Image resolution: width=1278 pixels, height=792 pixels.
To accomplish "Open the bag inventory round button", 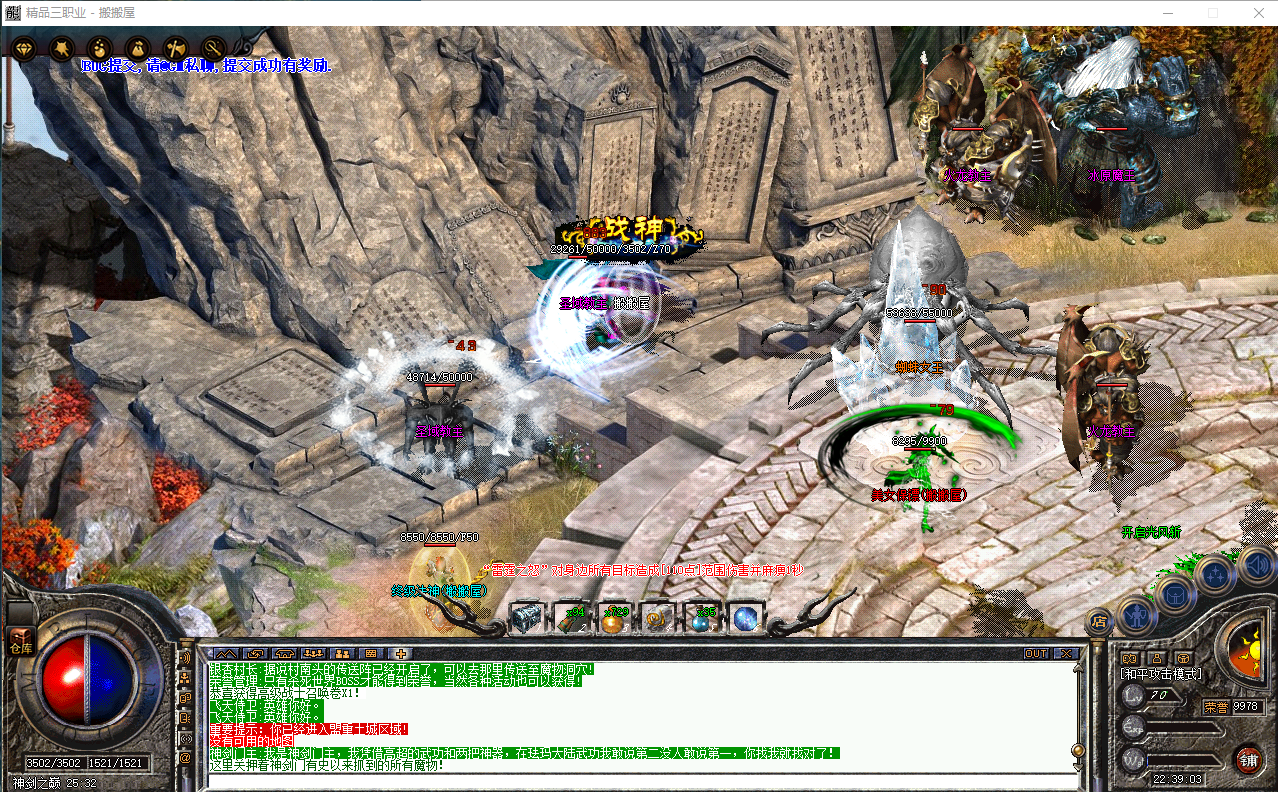I will pyautogui.click(x=1176, y=596).
